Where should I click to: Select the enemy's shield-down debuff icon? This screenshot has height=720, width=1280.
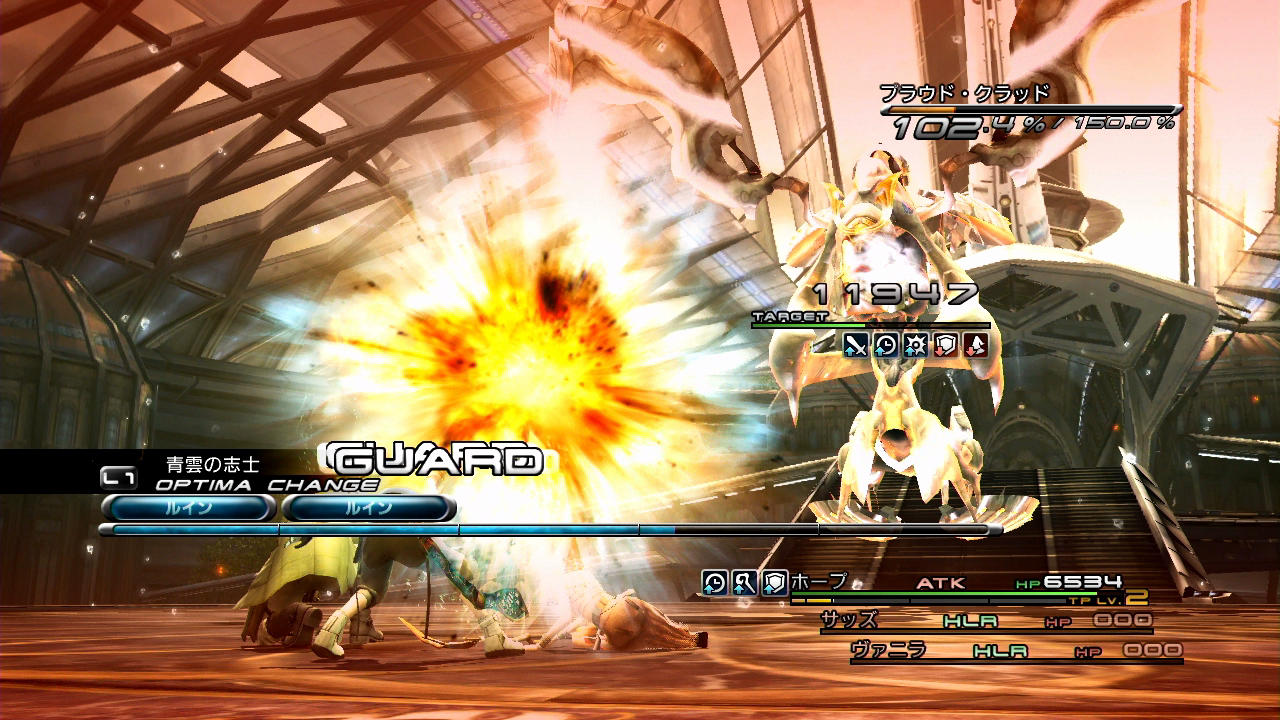946,345
